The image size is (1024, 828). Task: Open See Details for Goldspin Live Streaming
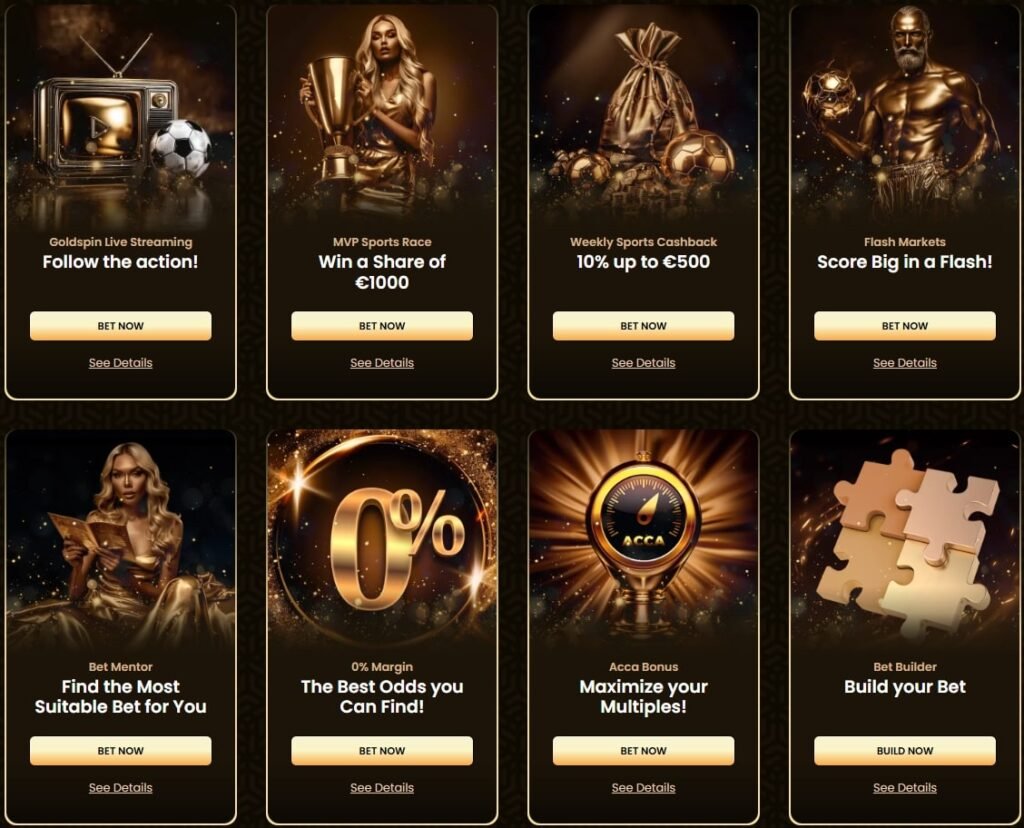pyautogui.click(x=120, y=363)
